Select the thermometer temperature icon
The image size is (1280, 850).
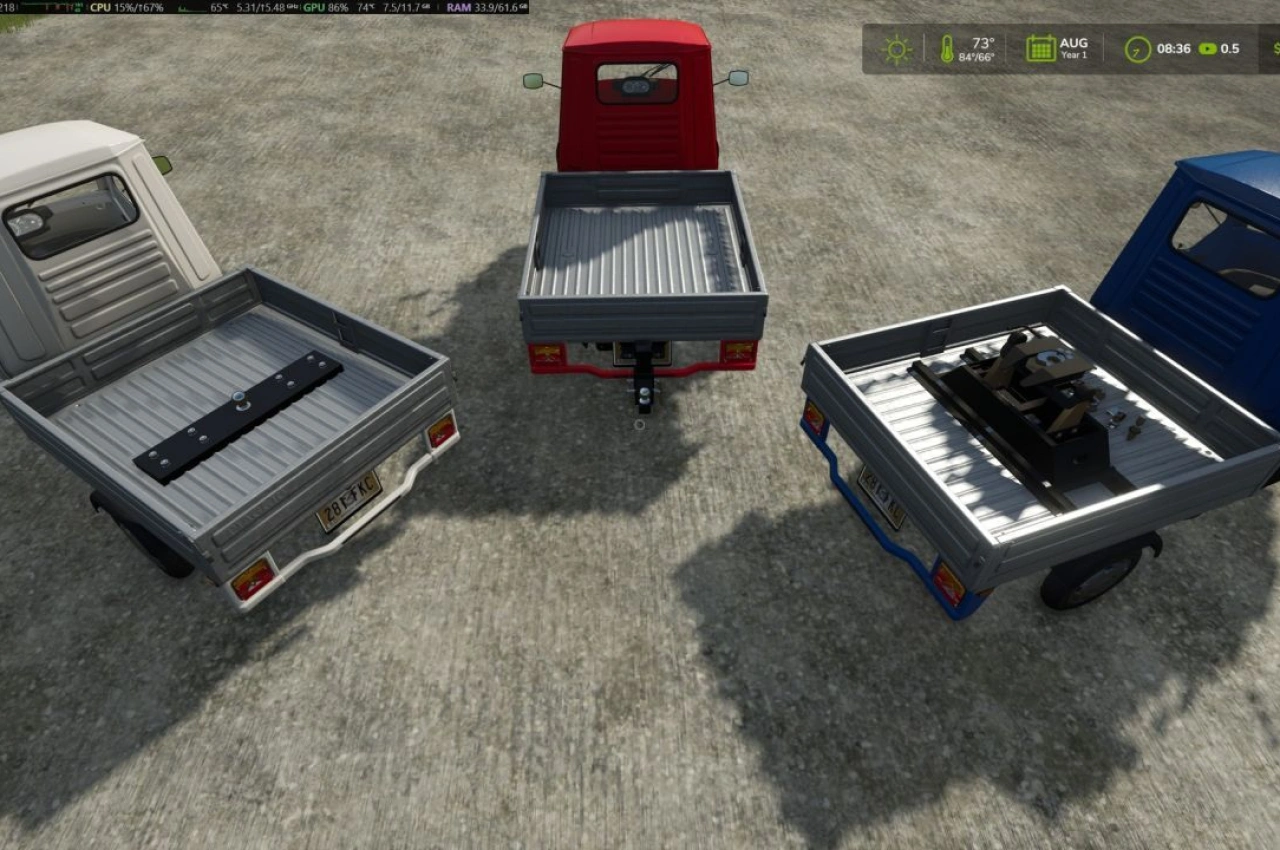(x=948, y=47)
